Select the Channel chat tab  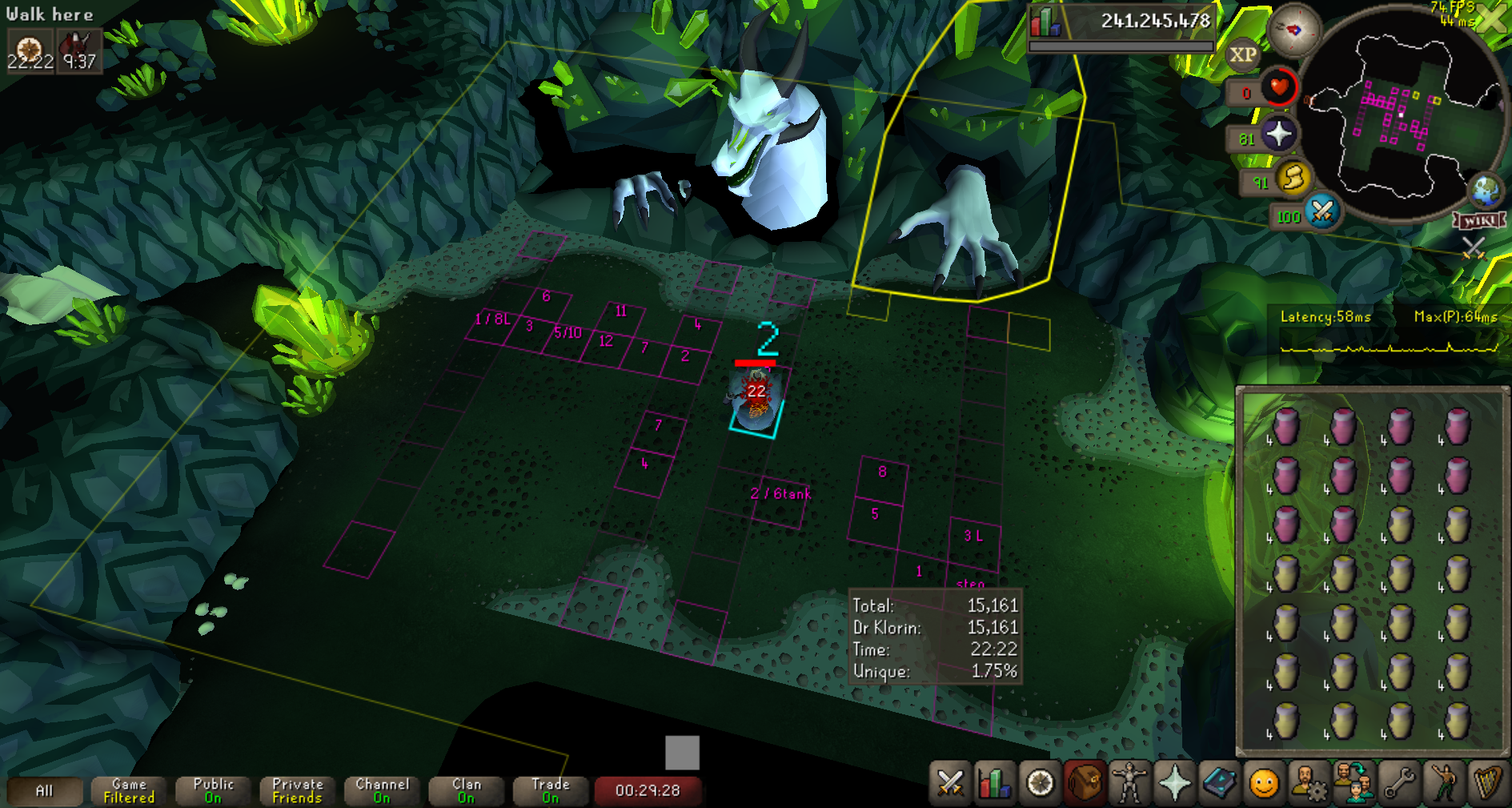point(382,790)
